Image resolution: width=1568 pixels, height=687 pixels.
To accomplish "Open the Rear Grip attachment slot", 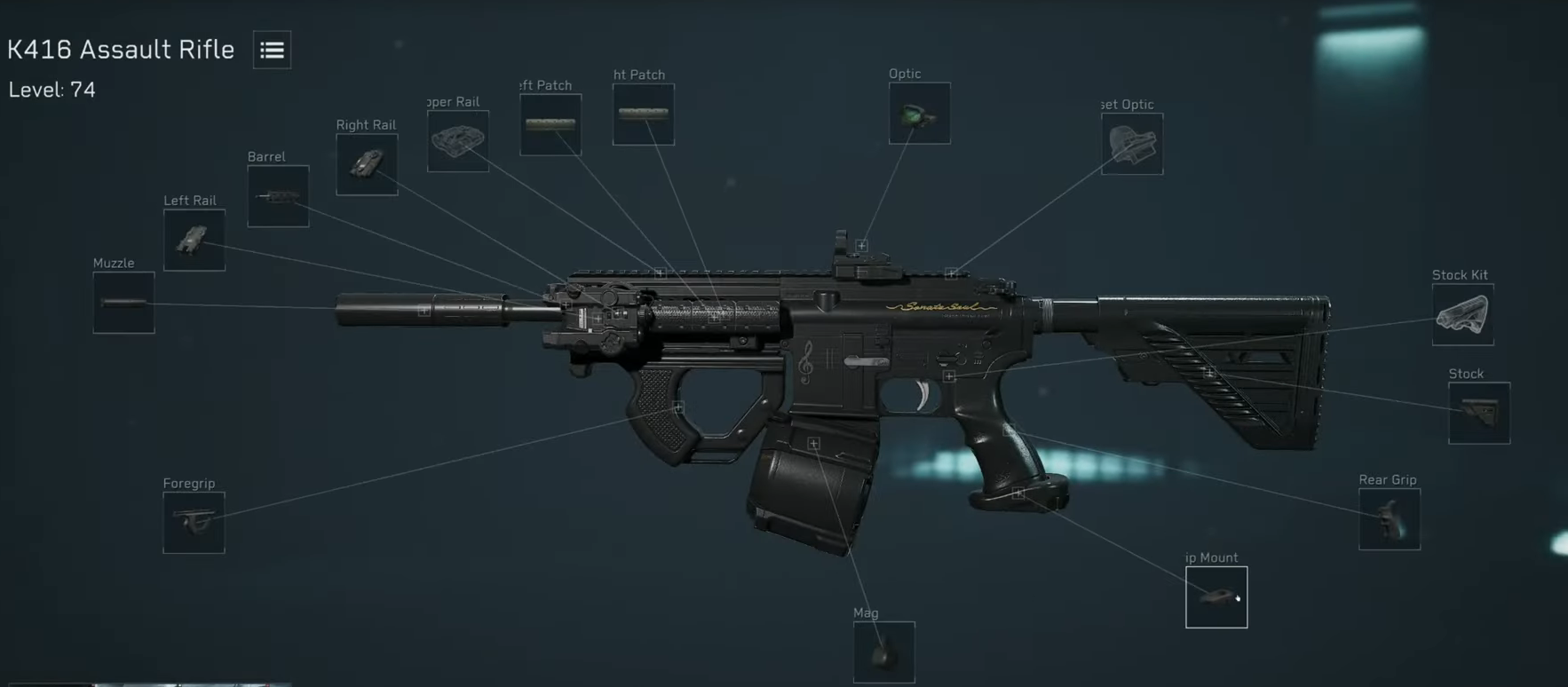I will [x=1390, y=519].
